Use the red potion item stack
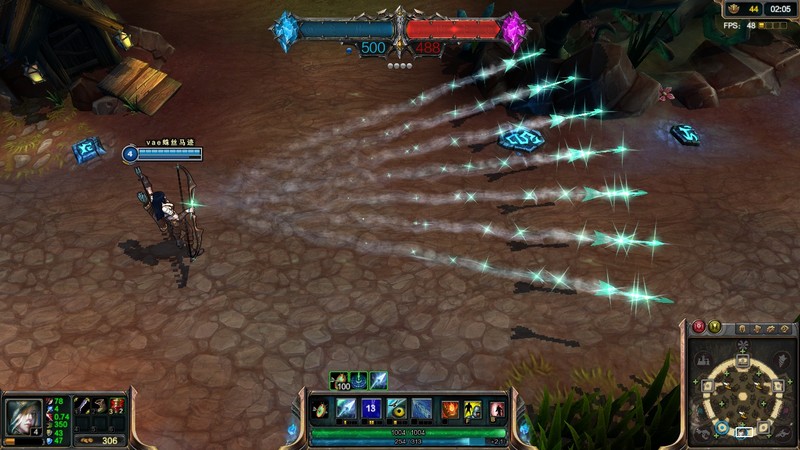Image resolution: width=800 pixels, height=450 pixels. (118, 405)
